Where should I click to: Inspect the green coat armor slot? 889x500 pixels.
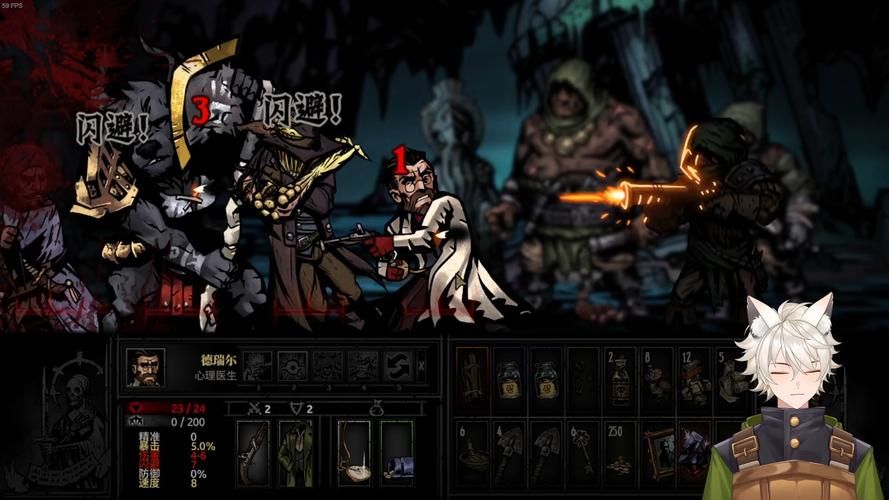point(295,452)
